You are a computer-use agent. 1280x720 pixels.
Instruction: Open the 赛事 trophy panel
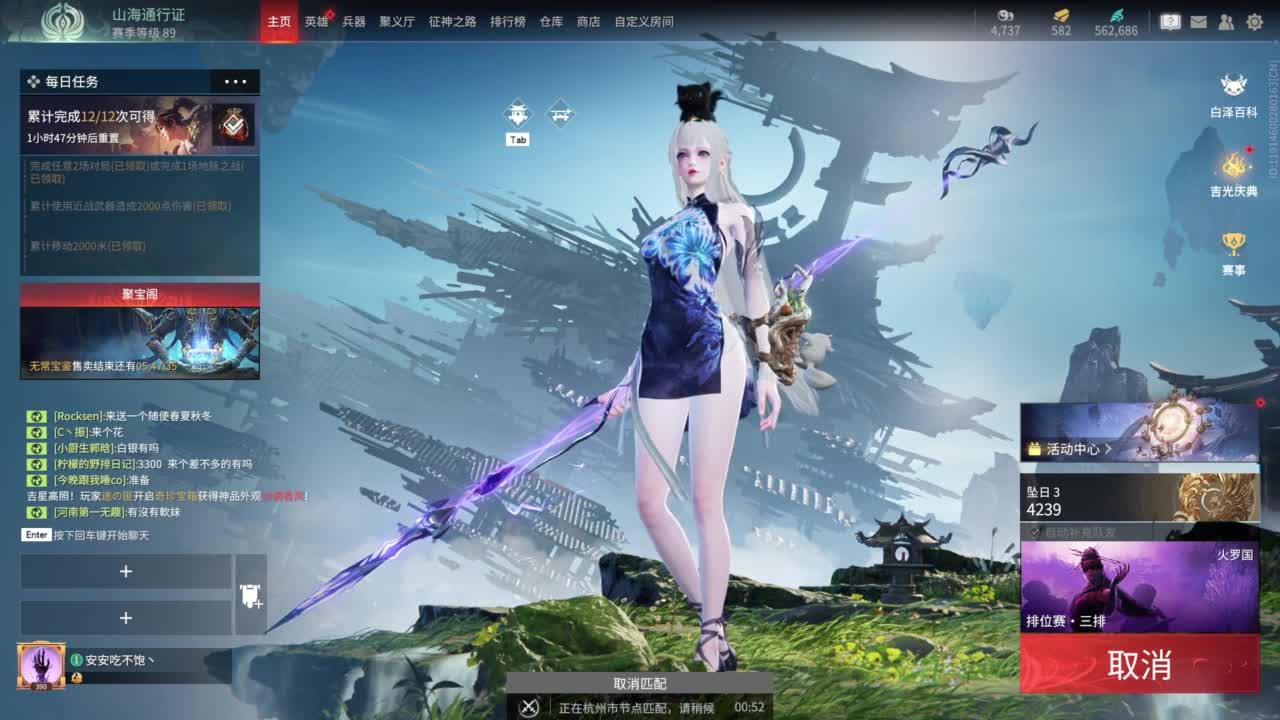[x=1232, y=248]
